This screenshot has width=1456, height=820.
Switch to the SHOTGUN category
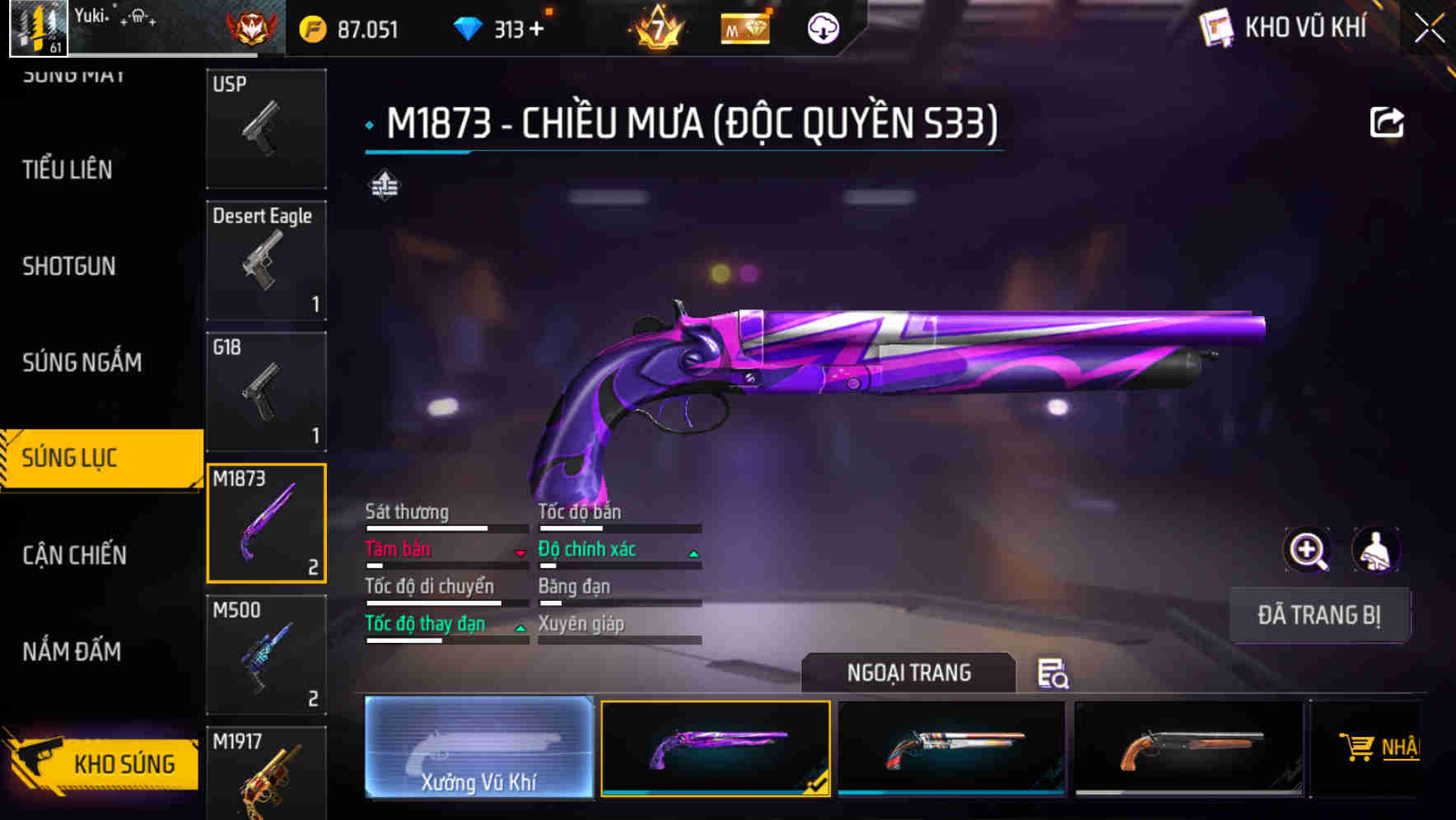pos(70,266)
